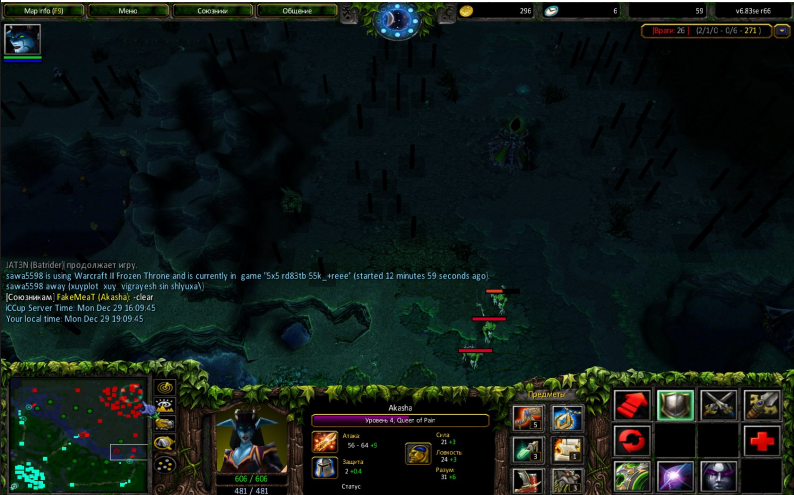Image resolution: width=794 pixels, height=495 pixels.
Task: Activate the Scream of Pain purple burst ability
Action: pos(675,475)
